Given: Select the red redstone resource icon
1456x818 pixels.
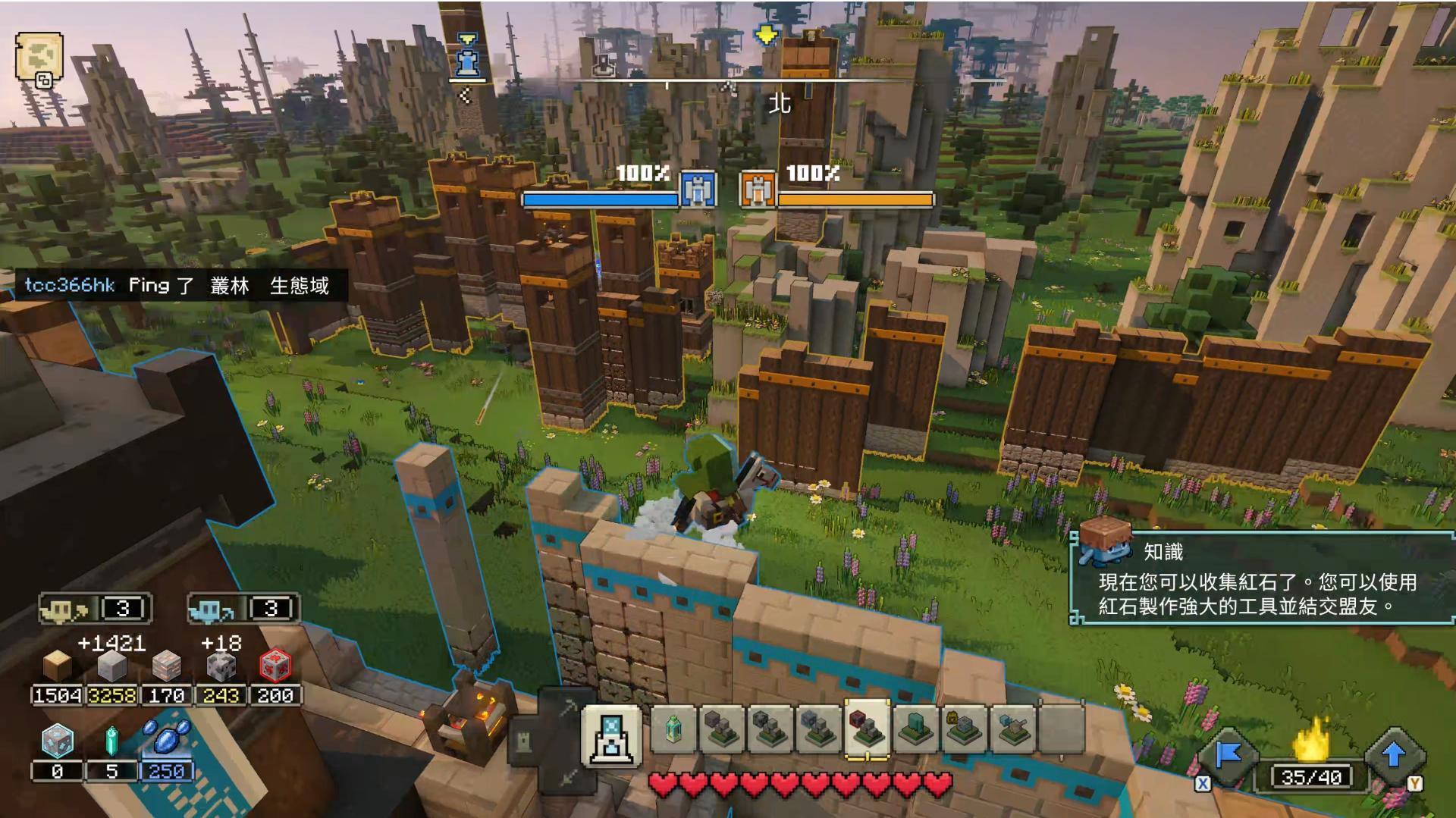Looking at the screenshot, I should (x=275, y=666).
